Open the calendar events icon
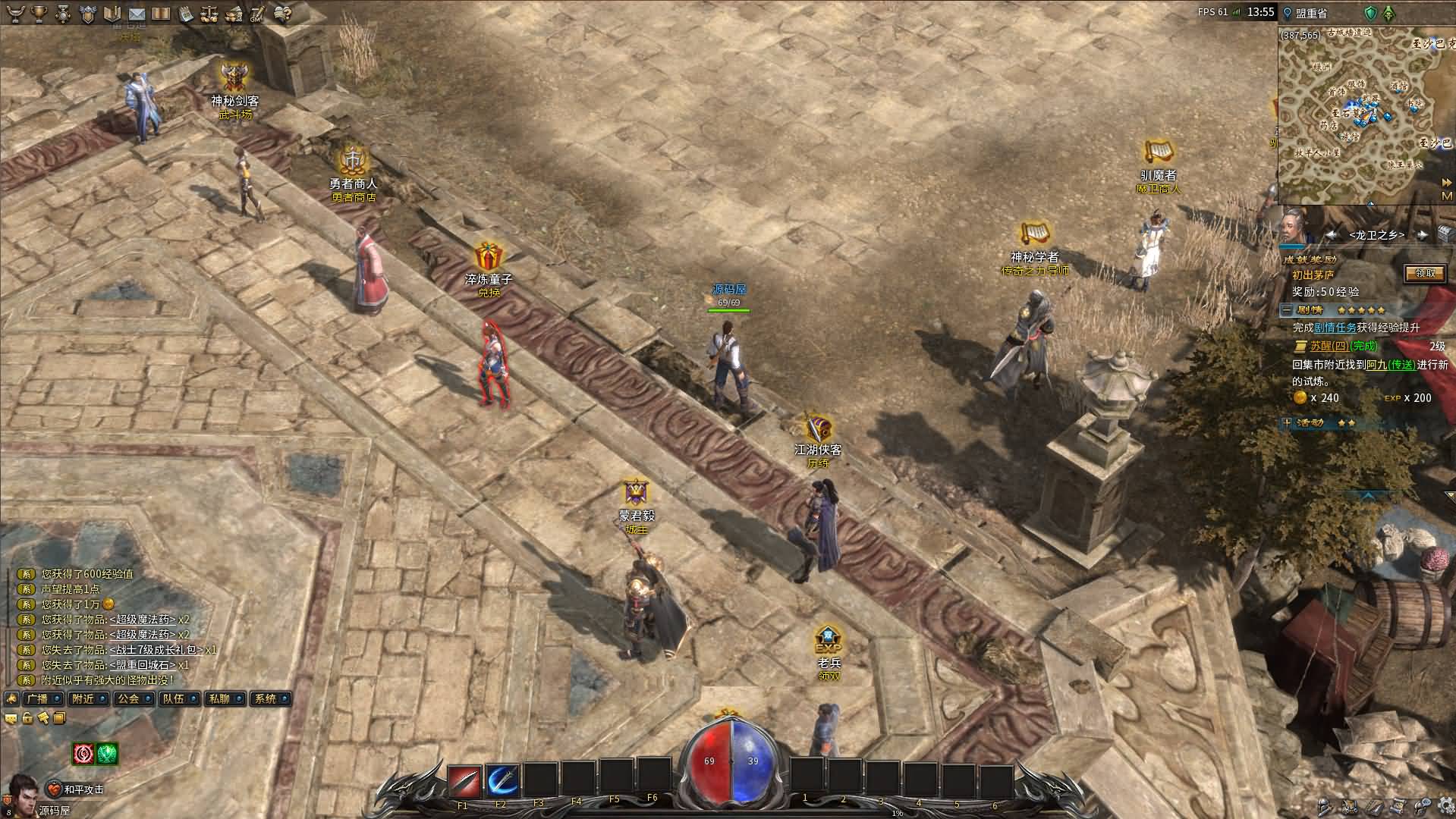The height and width of the screenshot is (819, 1456). click(186, 14)
